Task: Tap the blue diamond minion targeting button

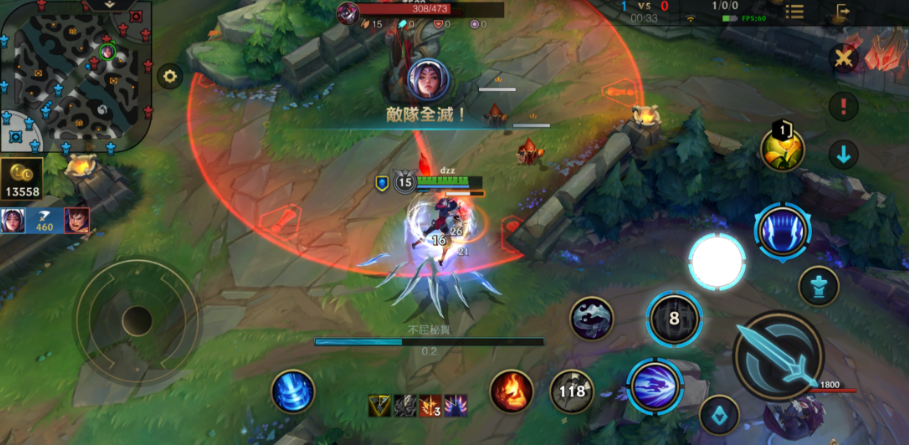Action: (718, 414)
